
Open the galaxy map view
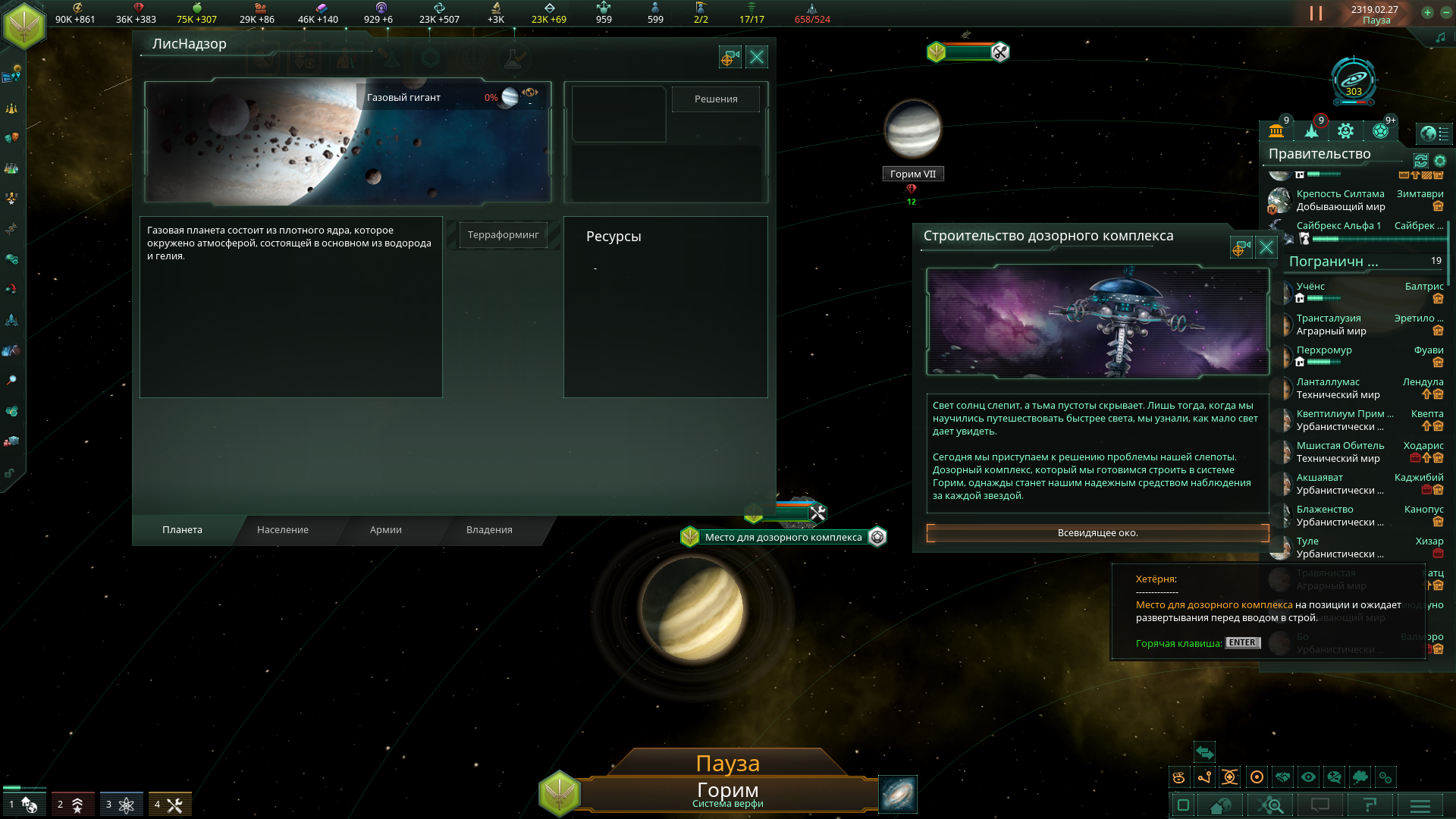pyautogui.click(x=898, y=794)
